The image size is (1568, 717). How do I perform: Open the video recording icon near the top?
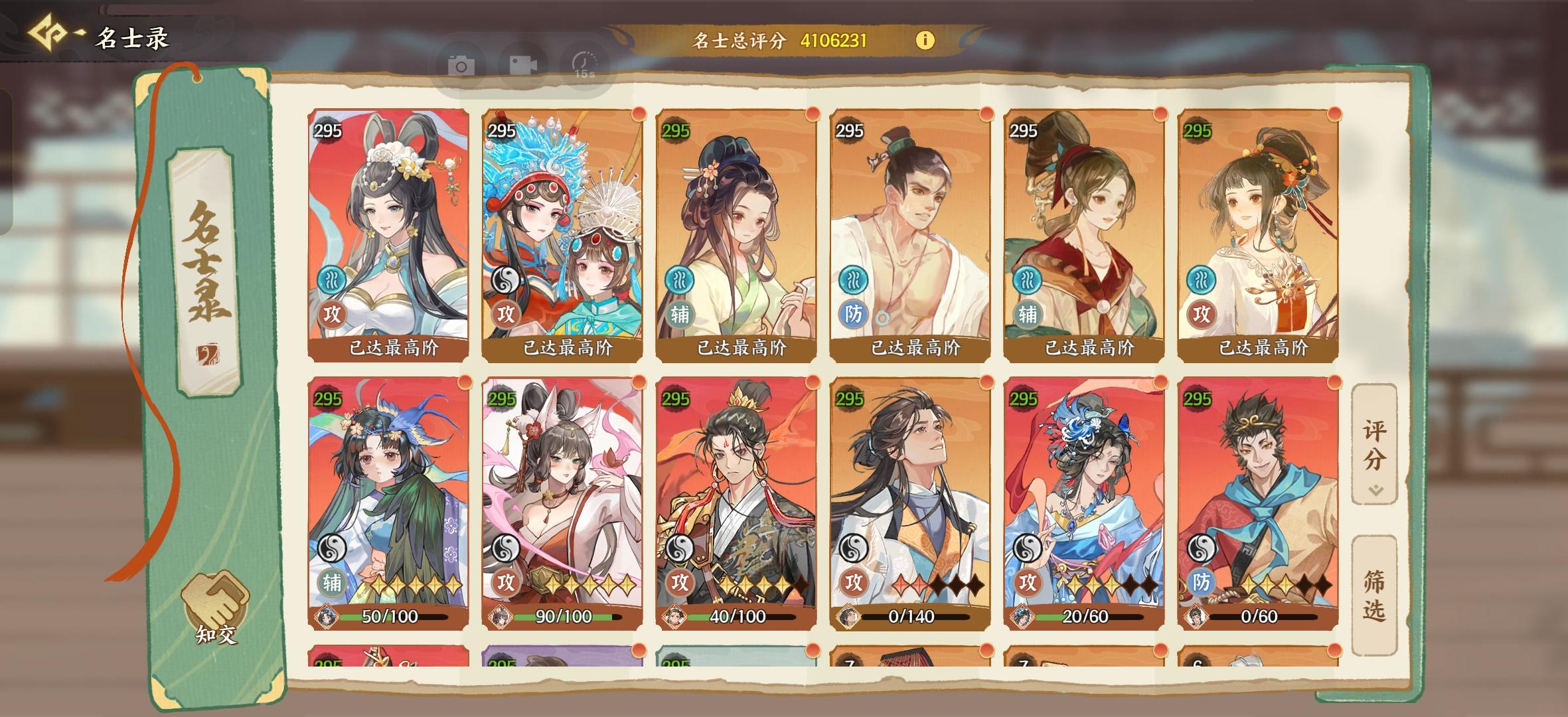click(x=524, y=66)
